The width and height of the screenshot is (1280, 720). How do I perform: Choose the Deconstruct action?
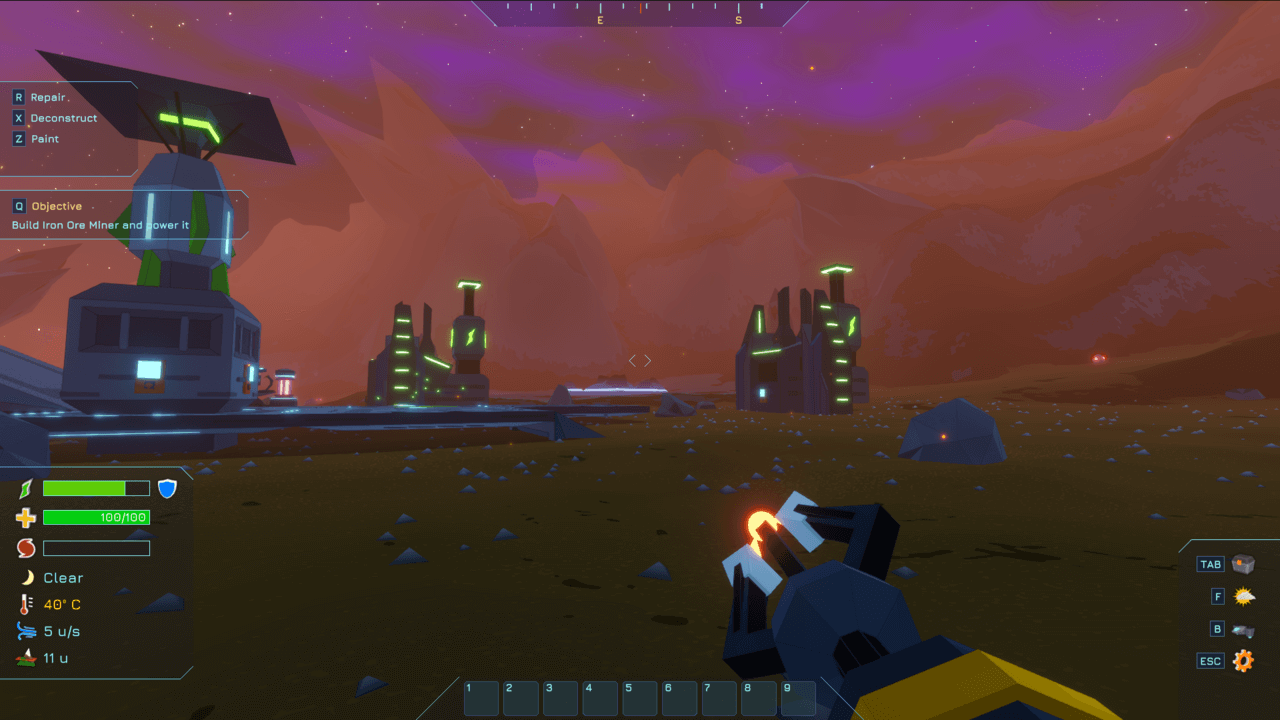click(x=63, y=118)
